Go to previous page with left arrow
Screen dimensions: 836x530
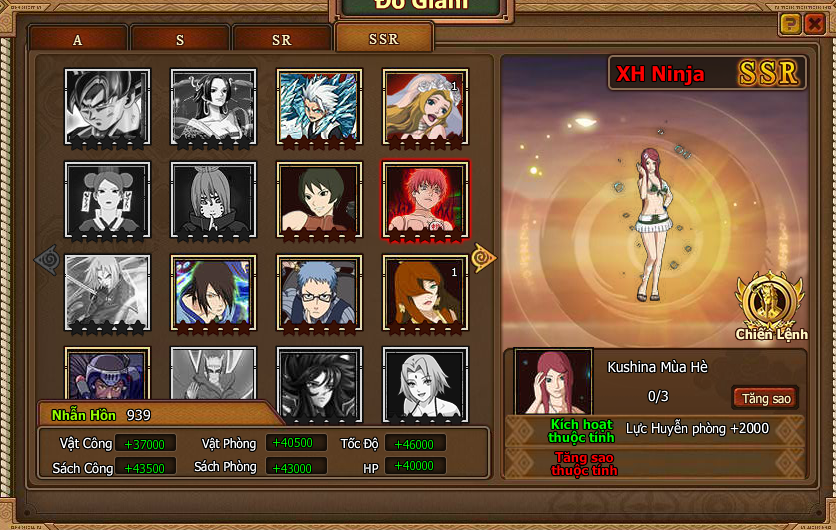[48, 260]
